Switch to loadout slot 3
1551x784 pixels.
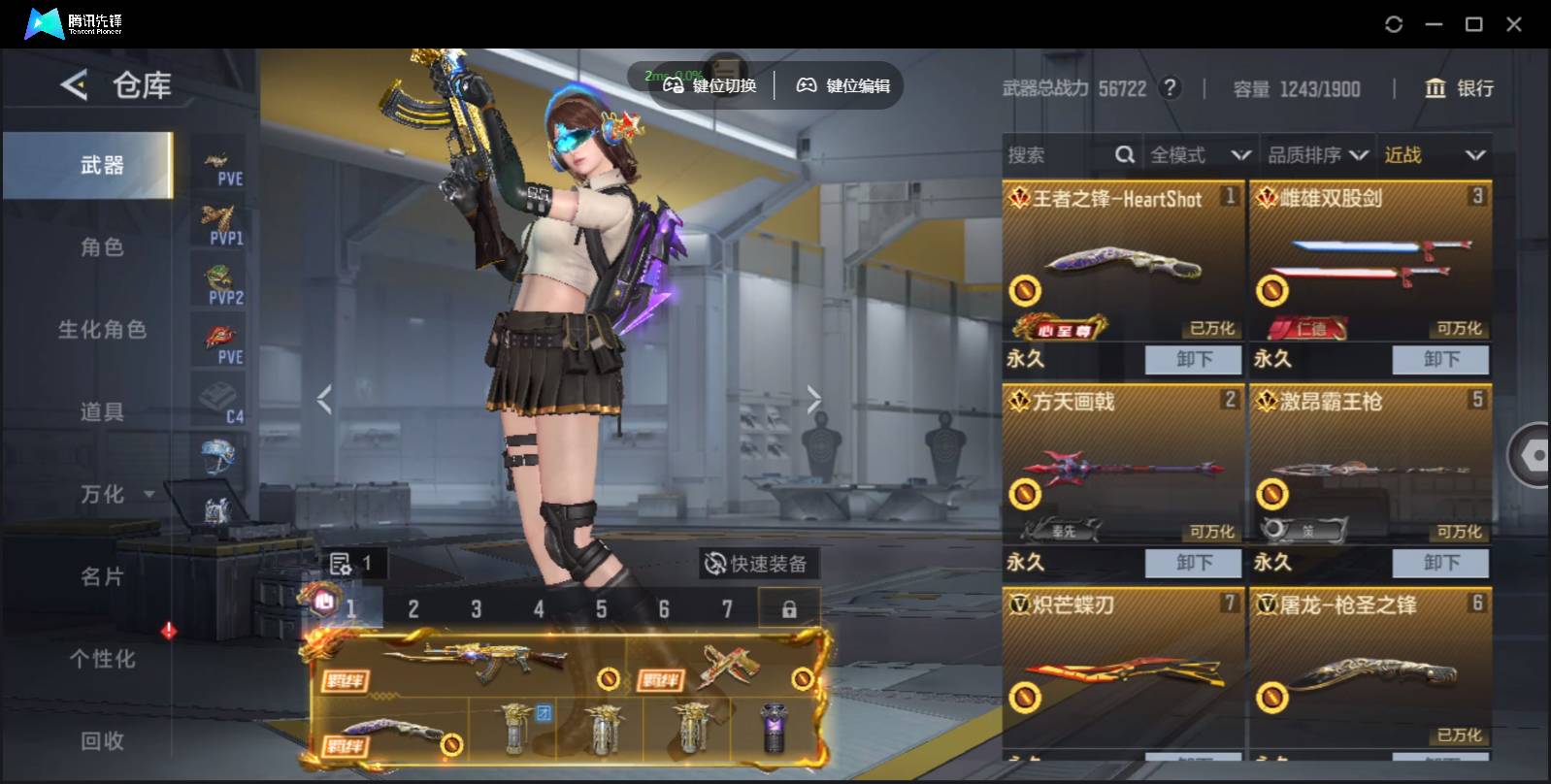(476, 609)
